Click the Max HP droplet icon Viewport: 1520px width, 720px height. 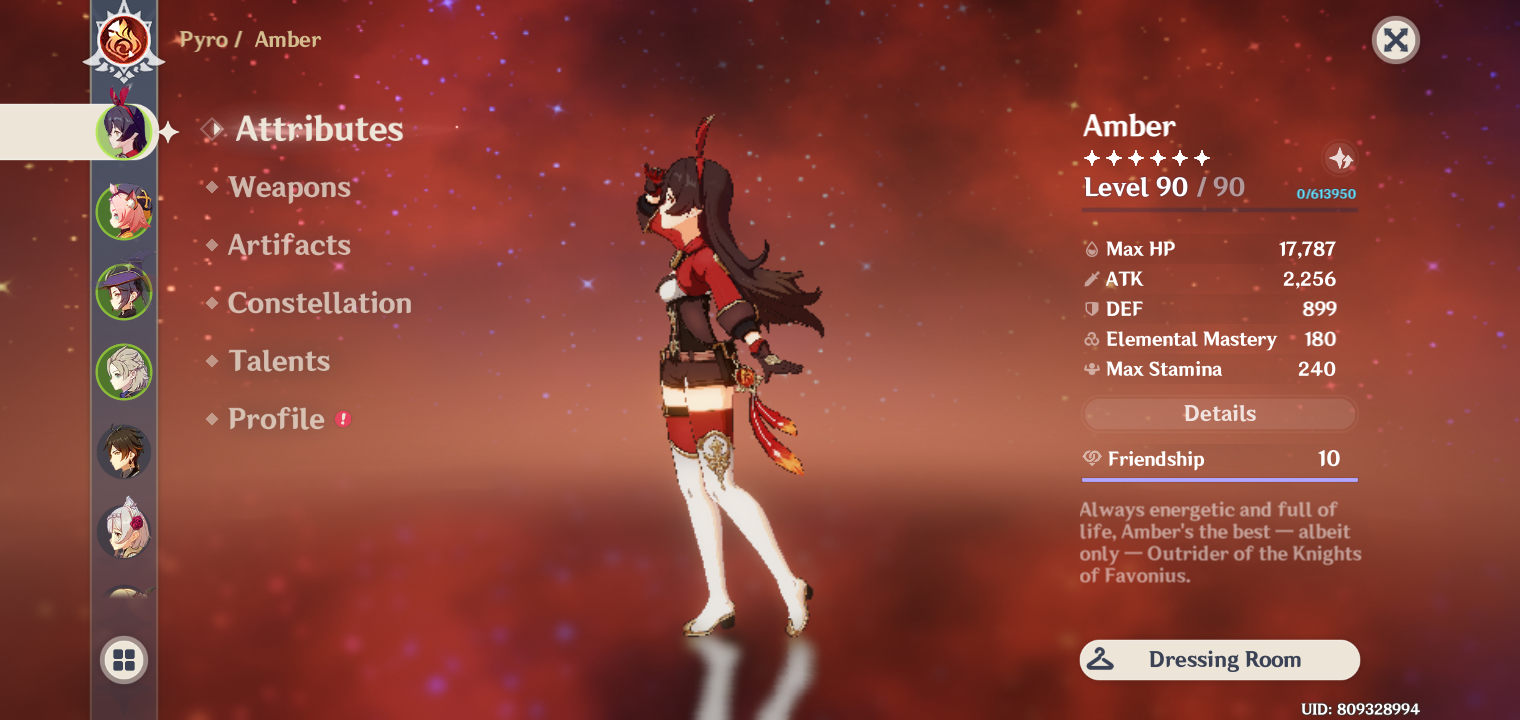point(1091,249)
